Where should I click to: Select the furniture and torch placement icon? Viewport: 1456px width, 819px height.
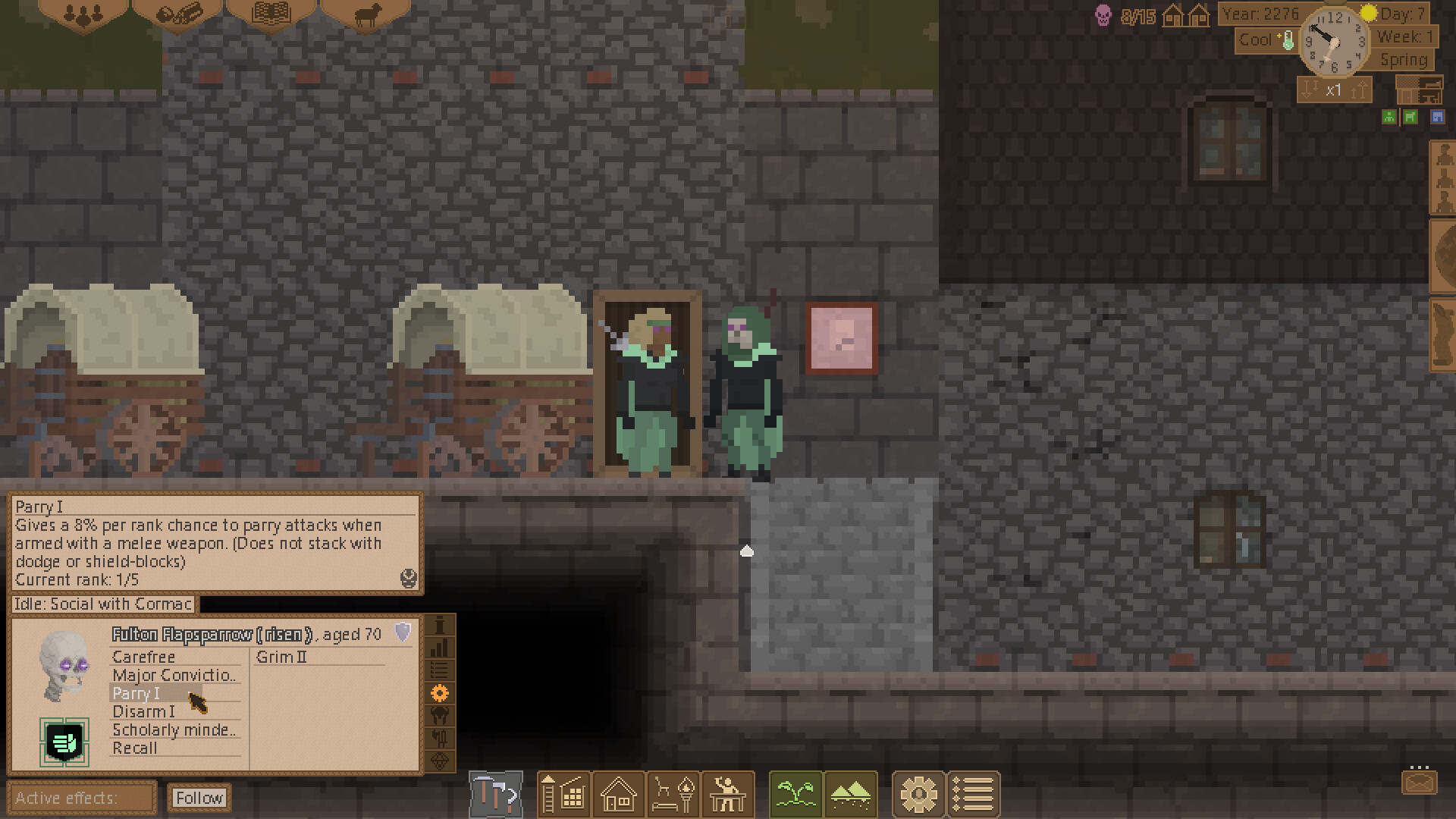pos(673,794)
